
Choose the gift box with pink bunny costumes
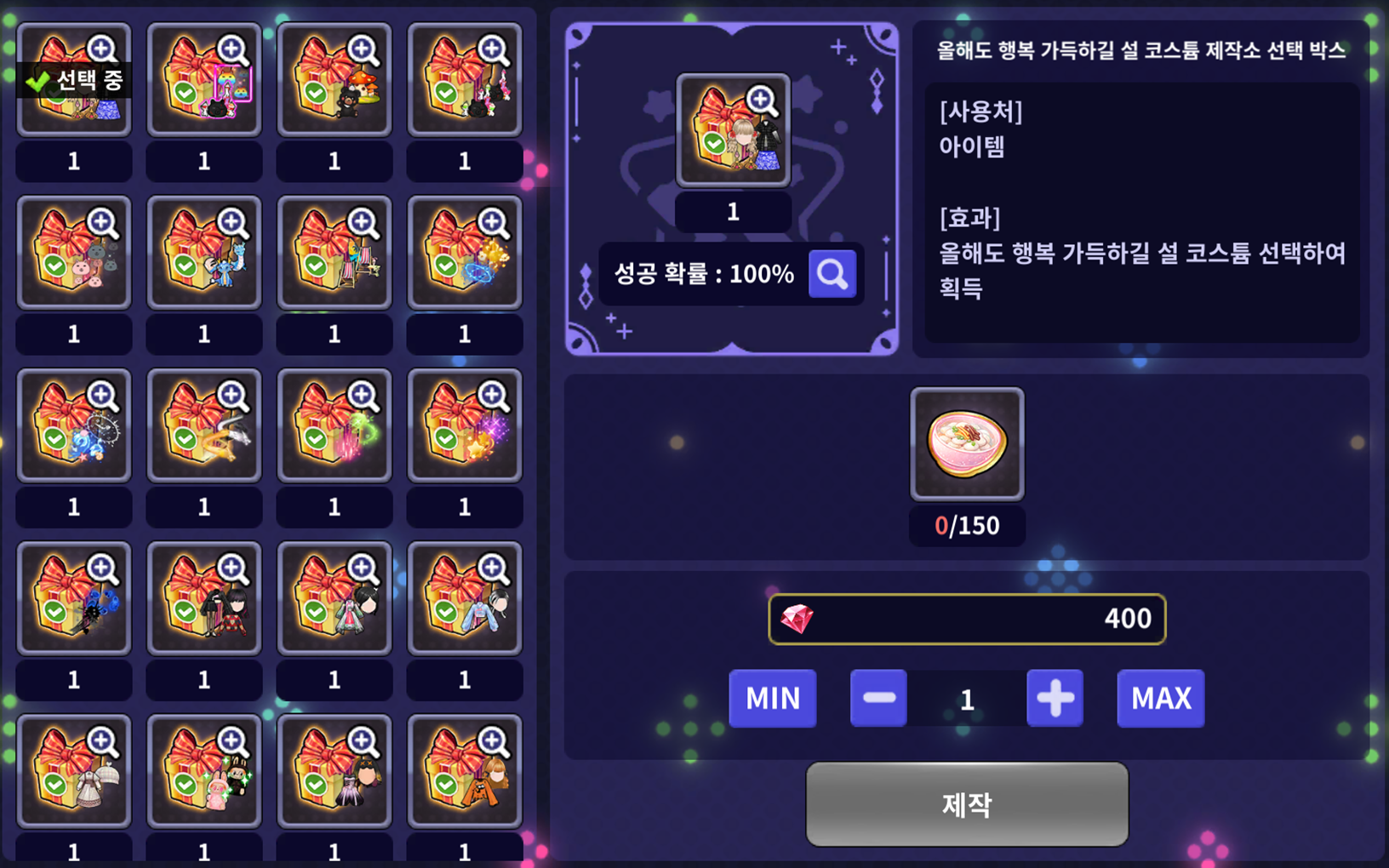(204, 771)
